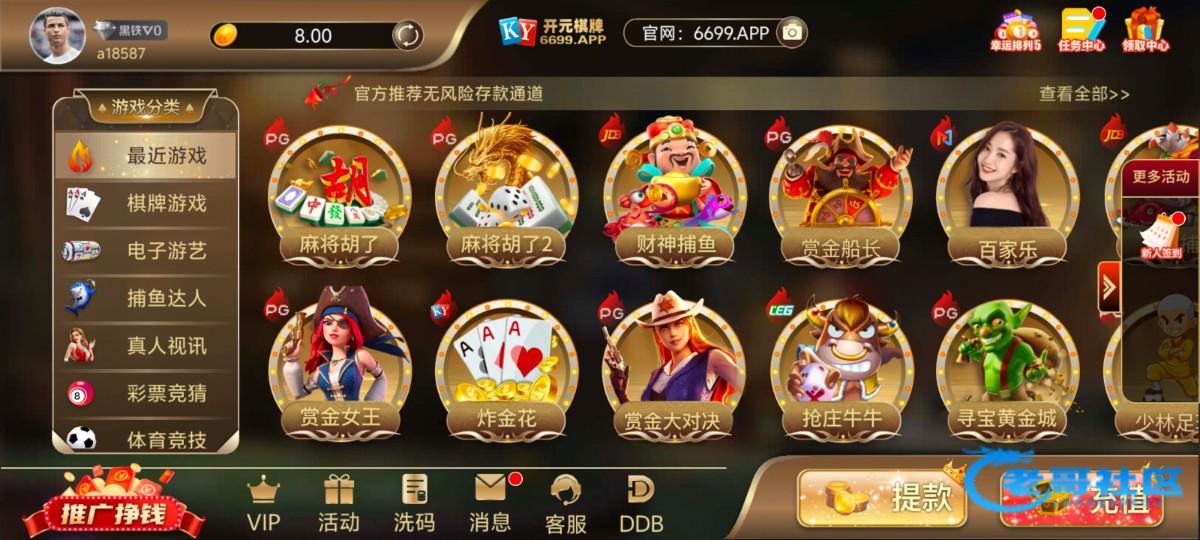1200x540 pixels.
Task: Open the 捕鱼达人 category
Action: pos(145,297)
